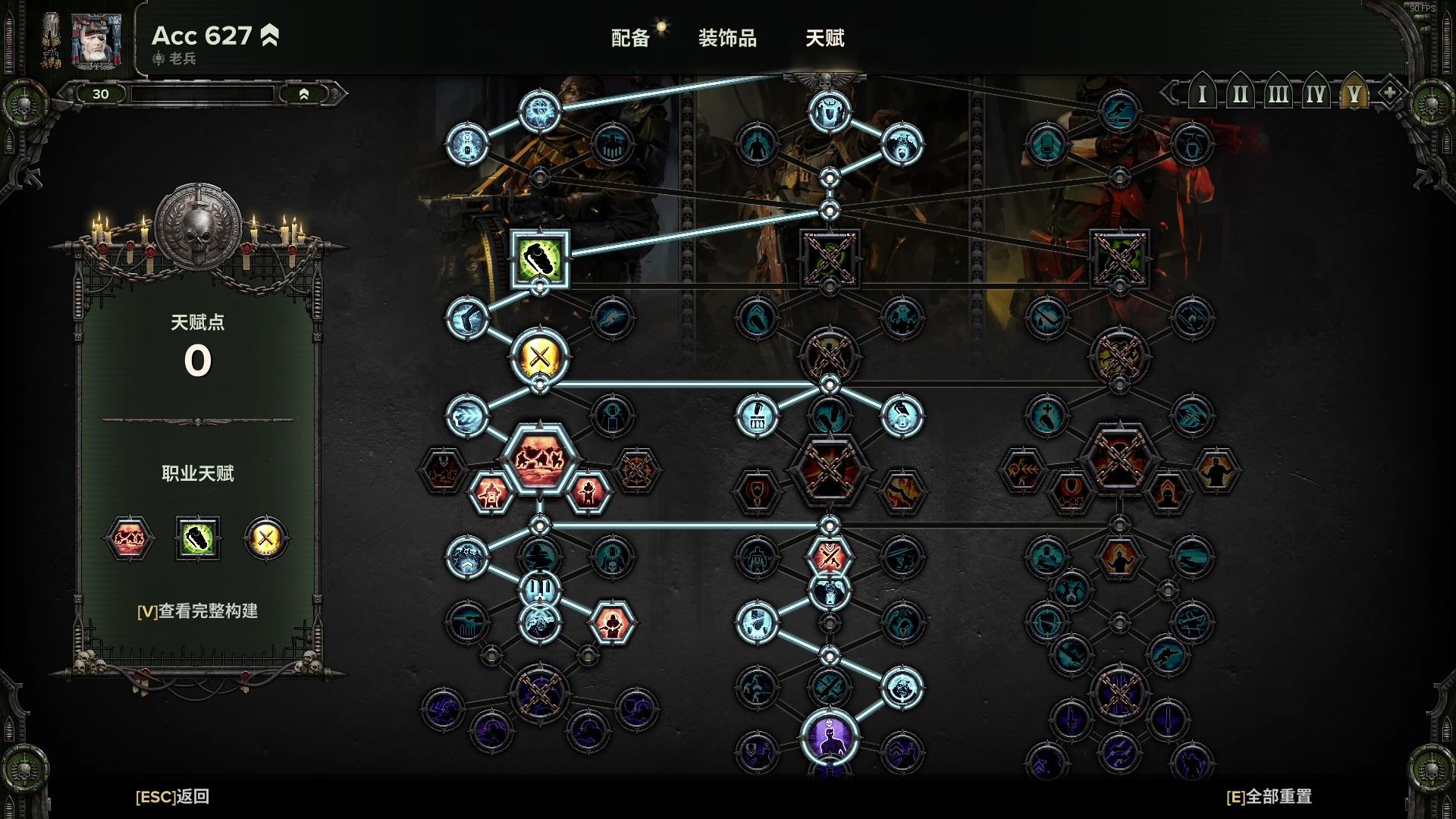Switch to talent preset II
Screen dimensions: 1456x819
click(1240, 94)
